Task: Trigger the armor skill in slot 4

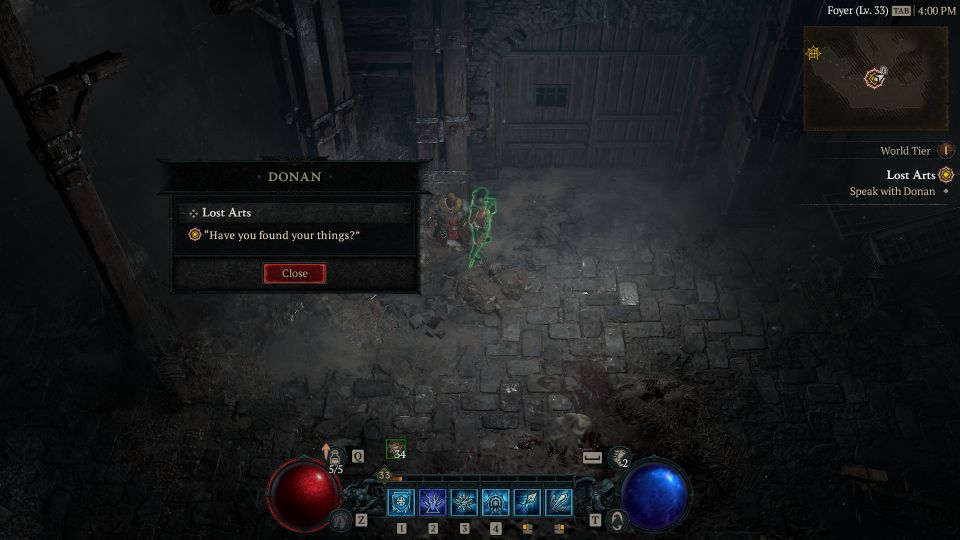Action: 495,502
